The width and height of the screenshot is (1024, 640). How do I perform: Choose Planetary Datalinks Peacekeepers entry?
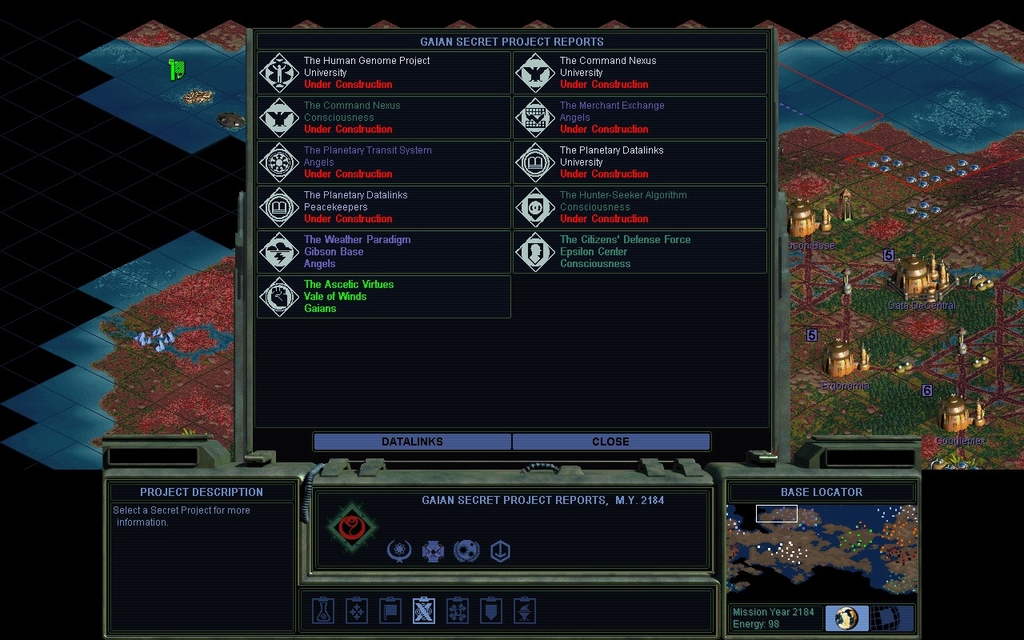[384, 207]
